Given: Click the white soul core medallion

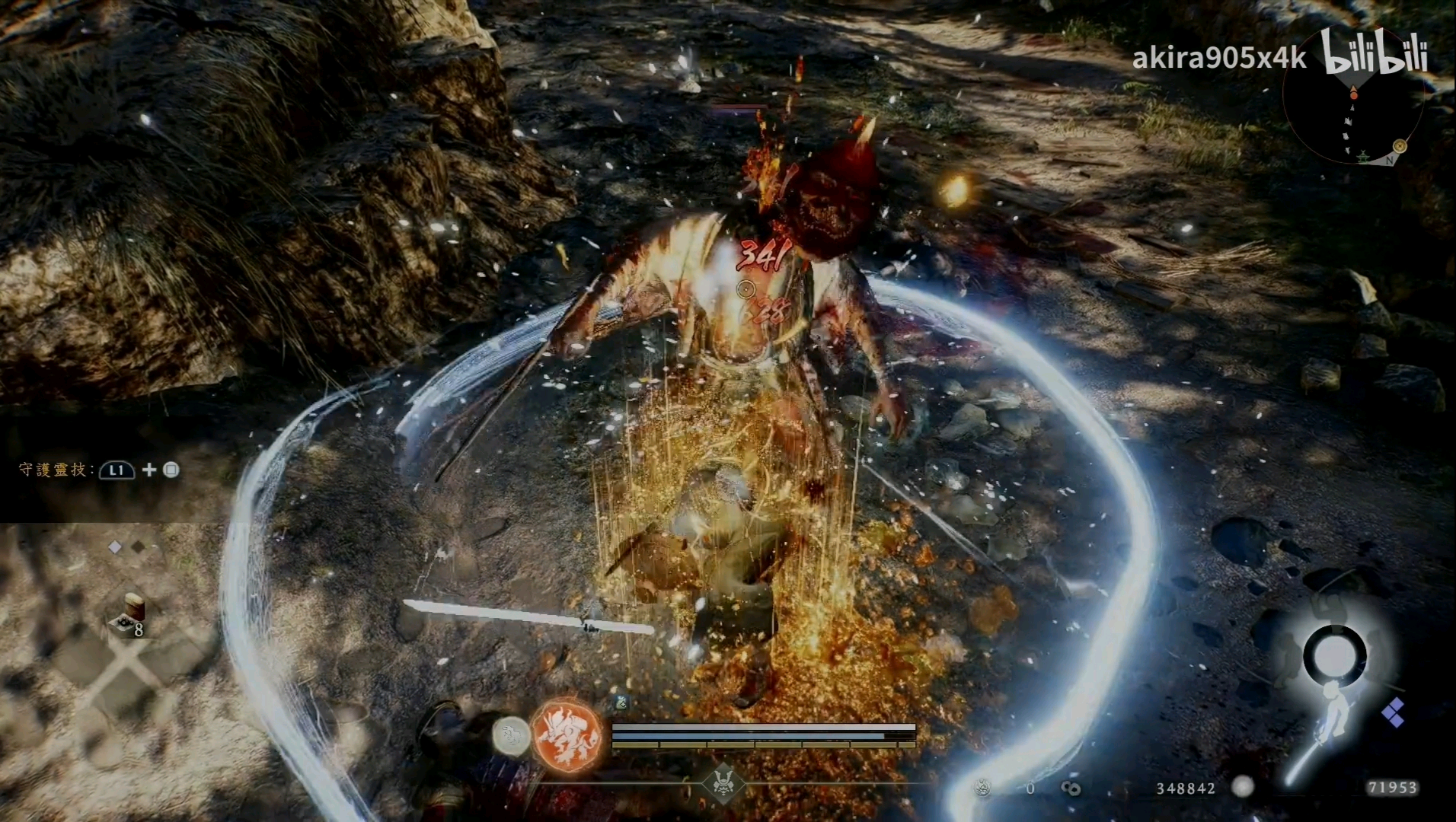Looking at the screenshot, I should tap(512, 737).
